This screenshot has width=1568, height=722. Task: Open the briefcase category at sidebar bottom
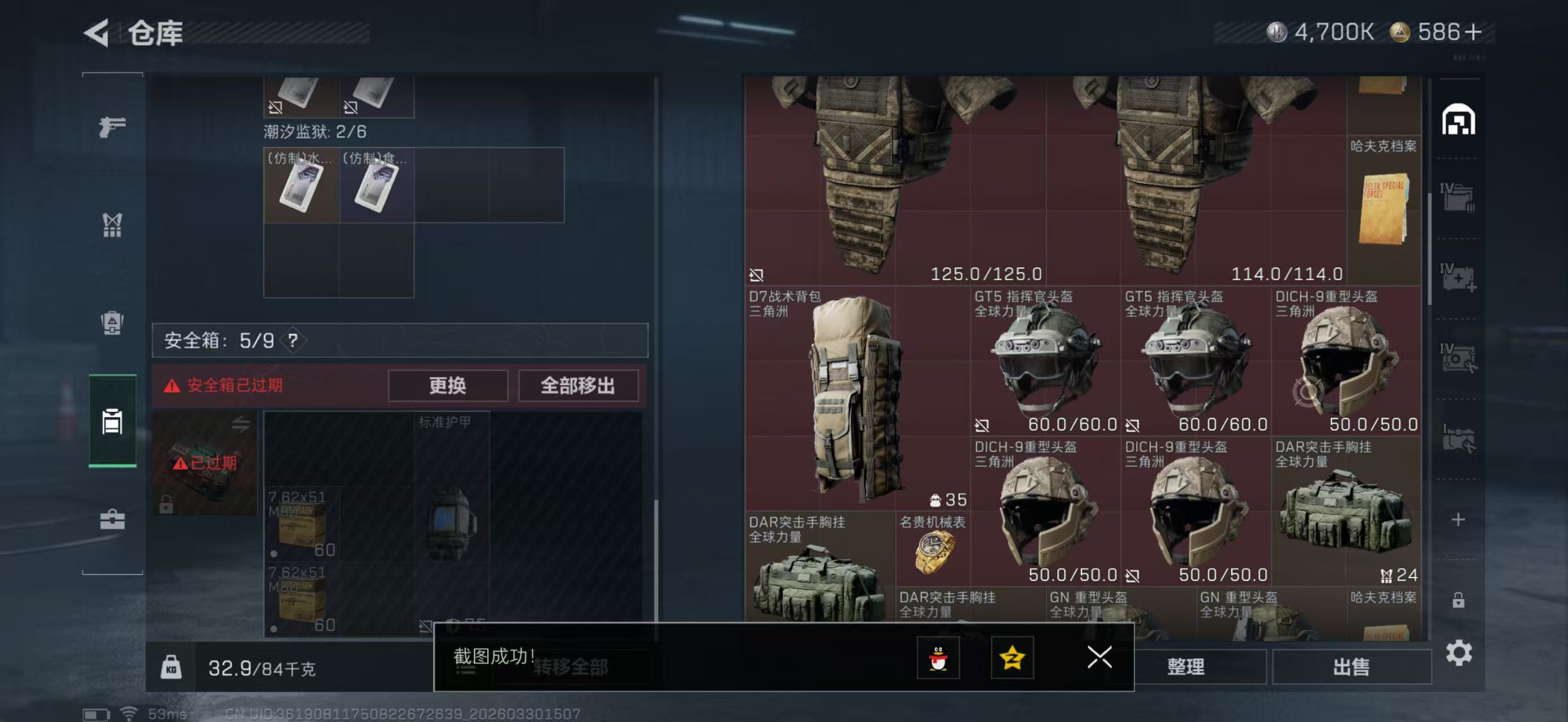tap(112, 521)
